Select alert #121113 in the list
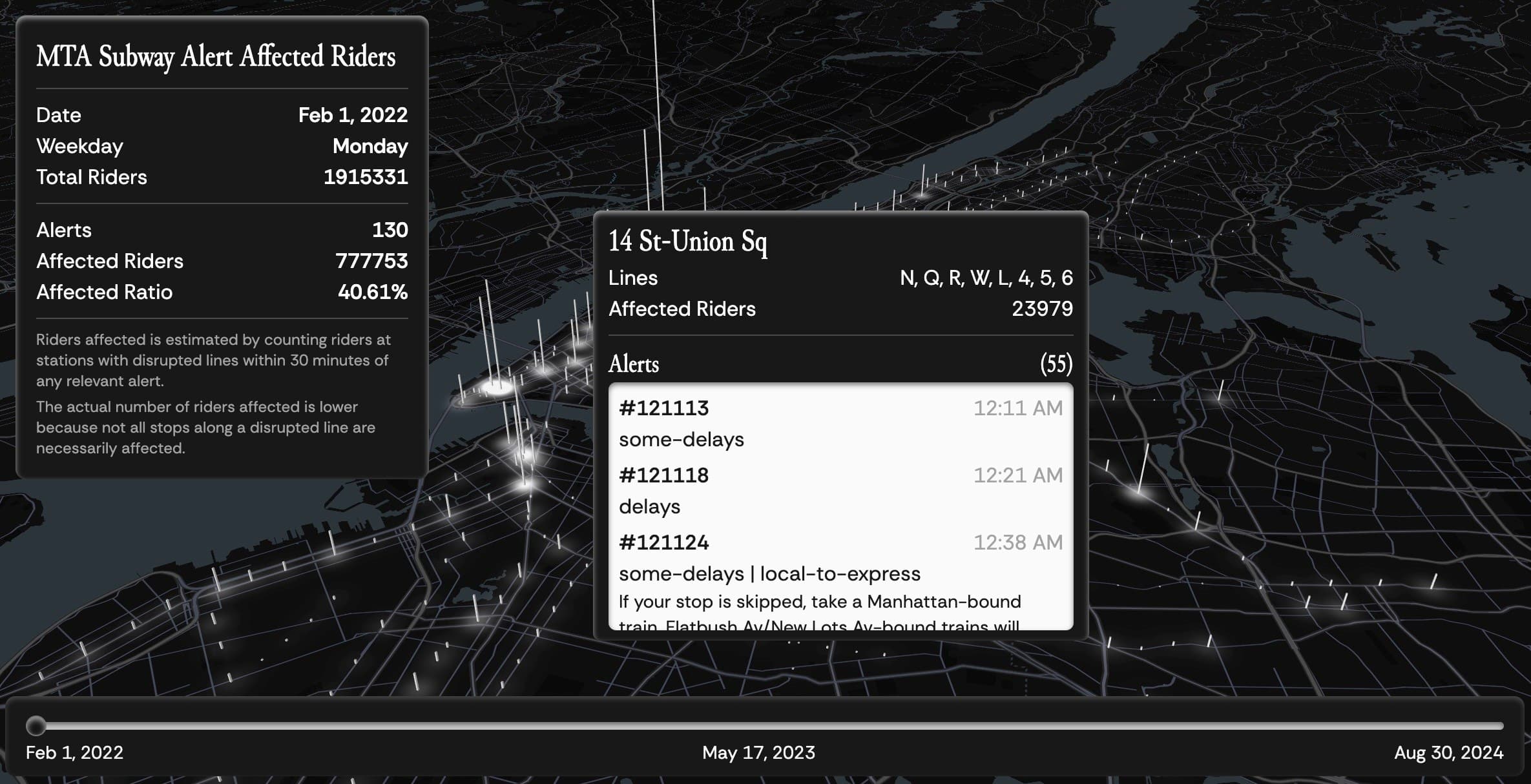Viewport: 1531px width, 784px height. 663,408
